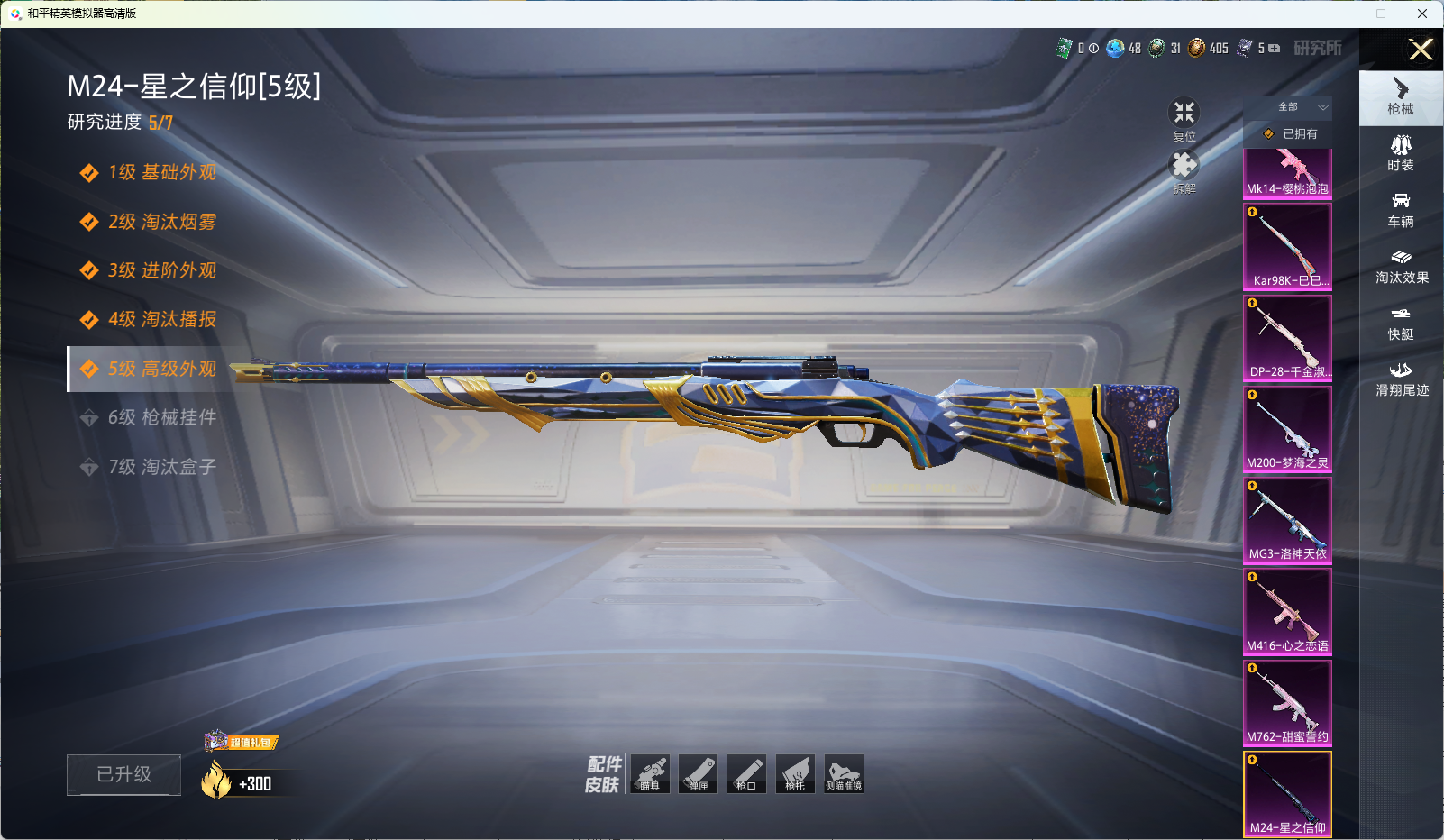The image size is (1444, 840).
Task: Switch to the 滑翔尾迹 glide trail tab
Action: pos(1401,379)
